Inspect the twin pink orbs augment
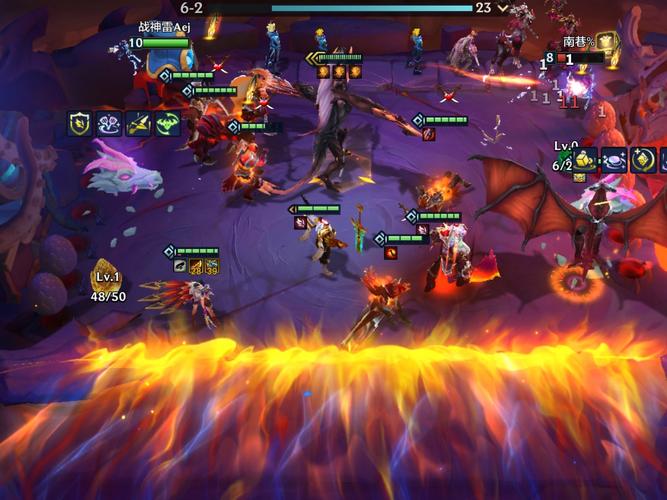The image size is (667, 500). pos(109,124)
